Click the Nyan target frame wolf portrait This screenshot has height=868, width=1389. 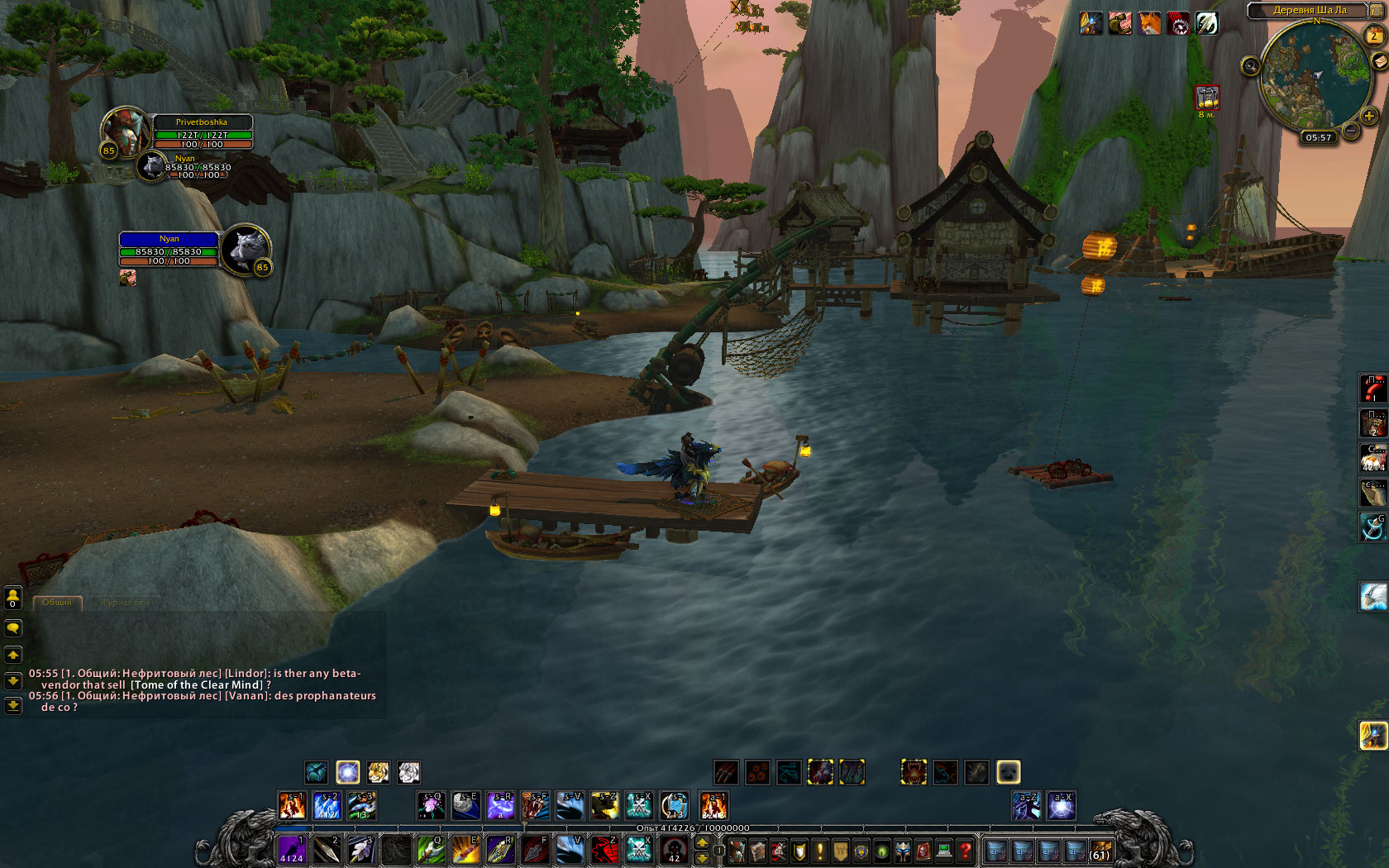[x=246, y=248]
